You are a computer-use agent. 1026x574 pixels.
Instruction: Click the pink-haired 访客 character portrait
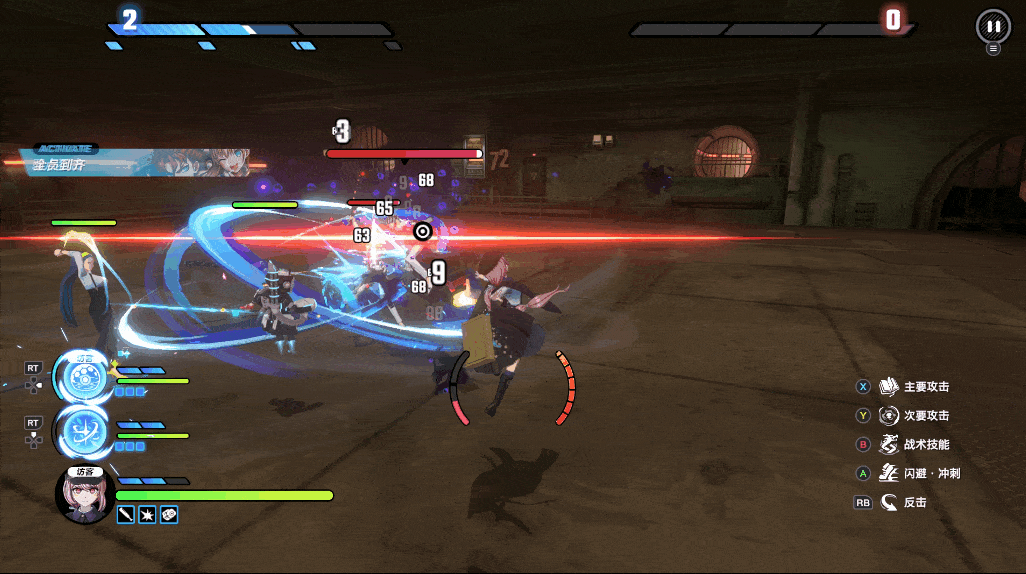(84, 497)
